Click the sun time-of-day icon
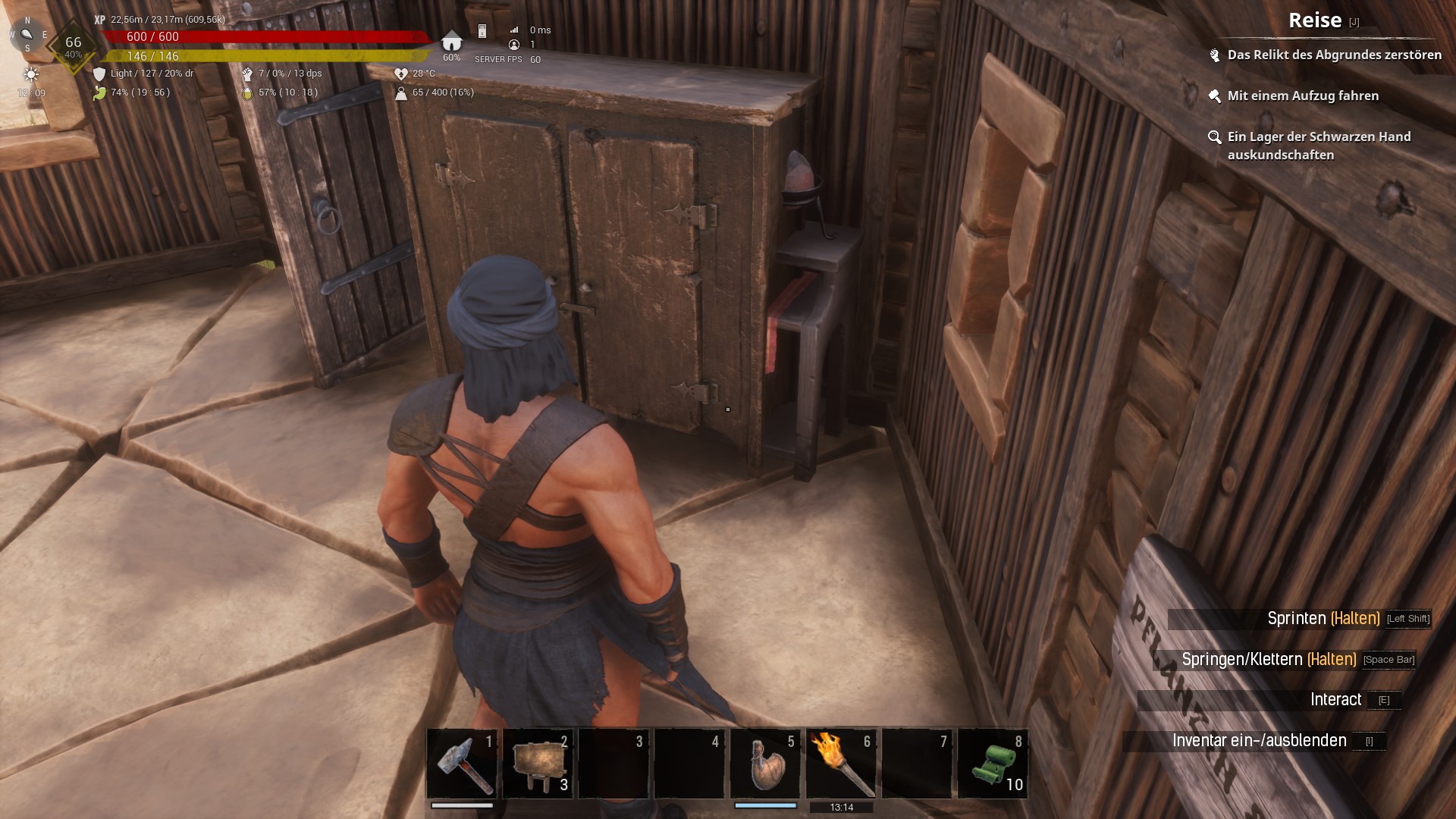1456x819 pixels. point(31,74)
